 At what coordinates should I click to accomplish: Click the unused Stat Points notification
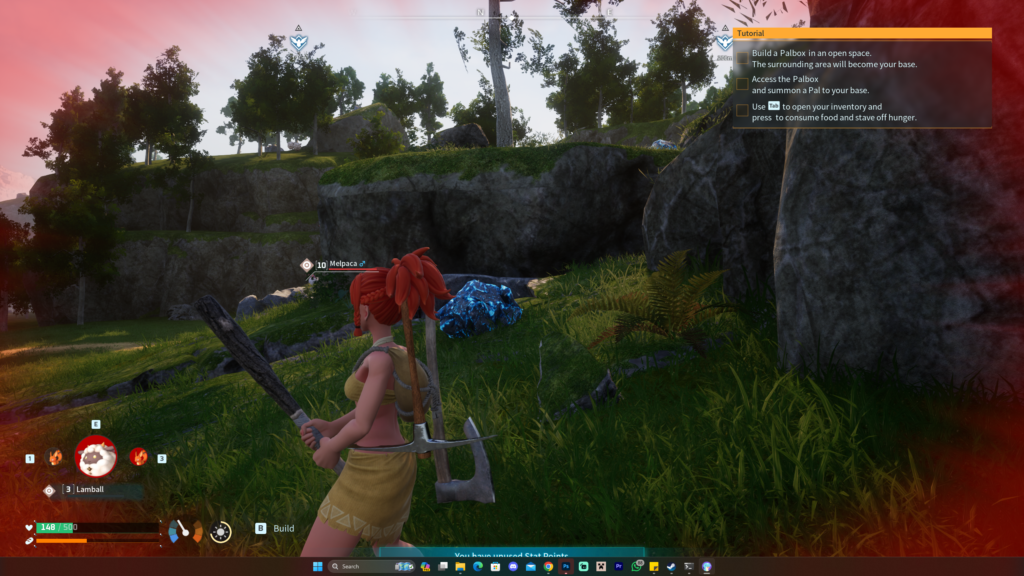point(510,553)
